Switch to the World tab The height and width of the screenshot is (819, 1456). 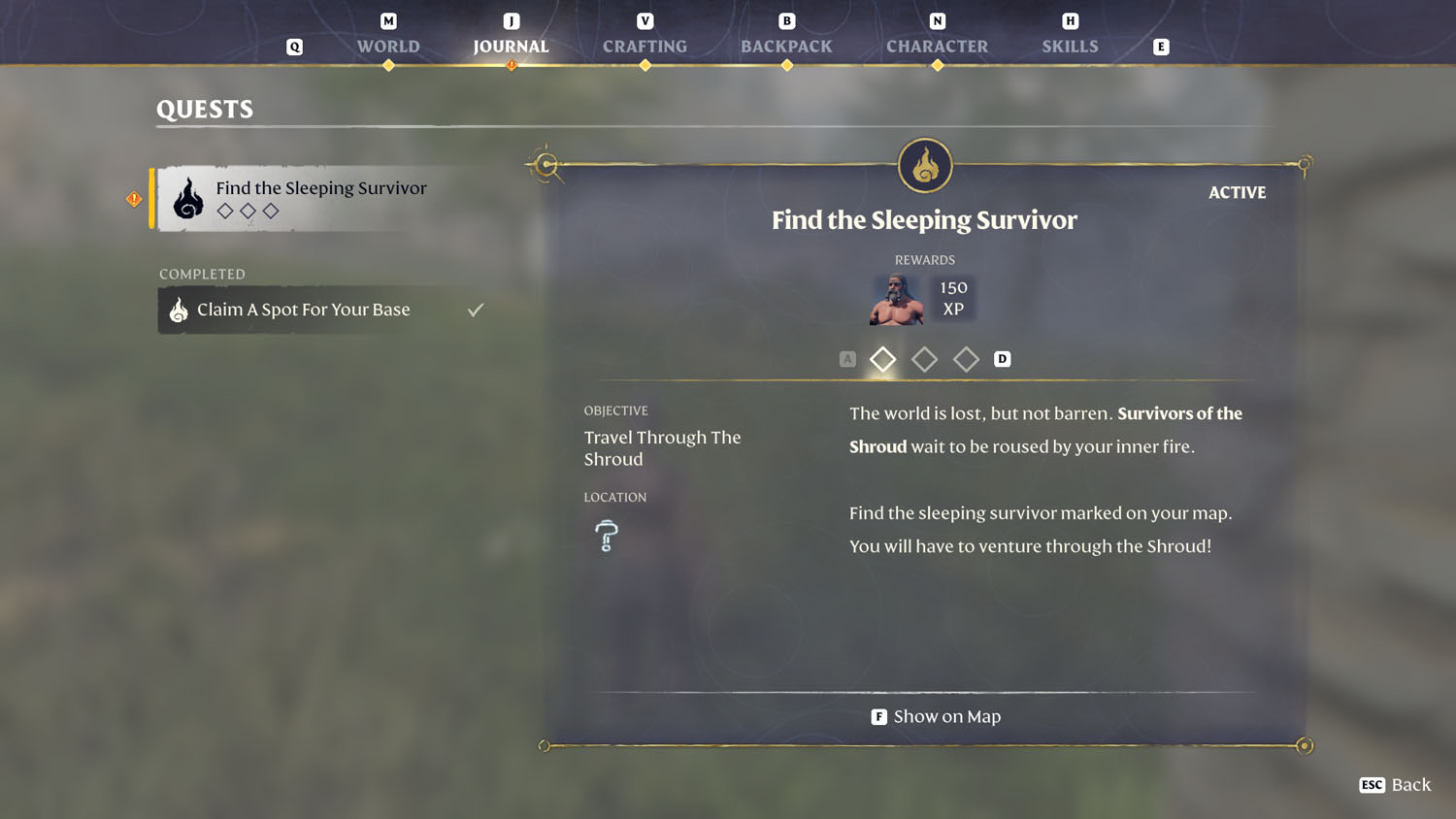[x=388, y=46]
